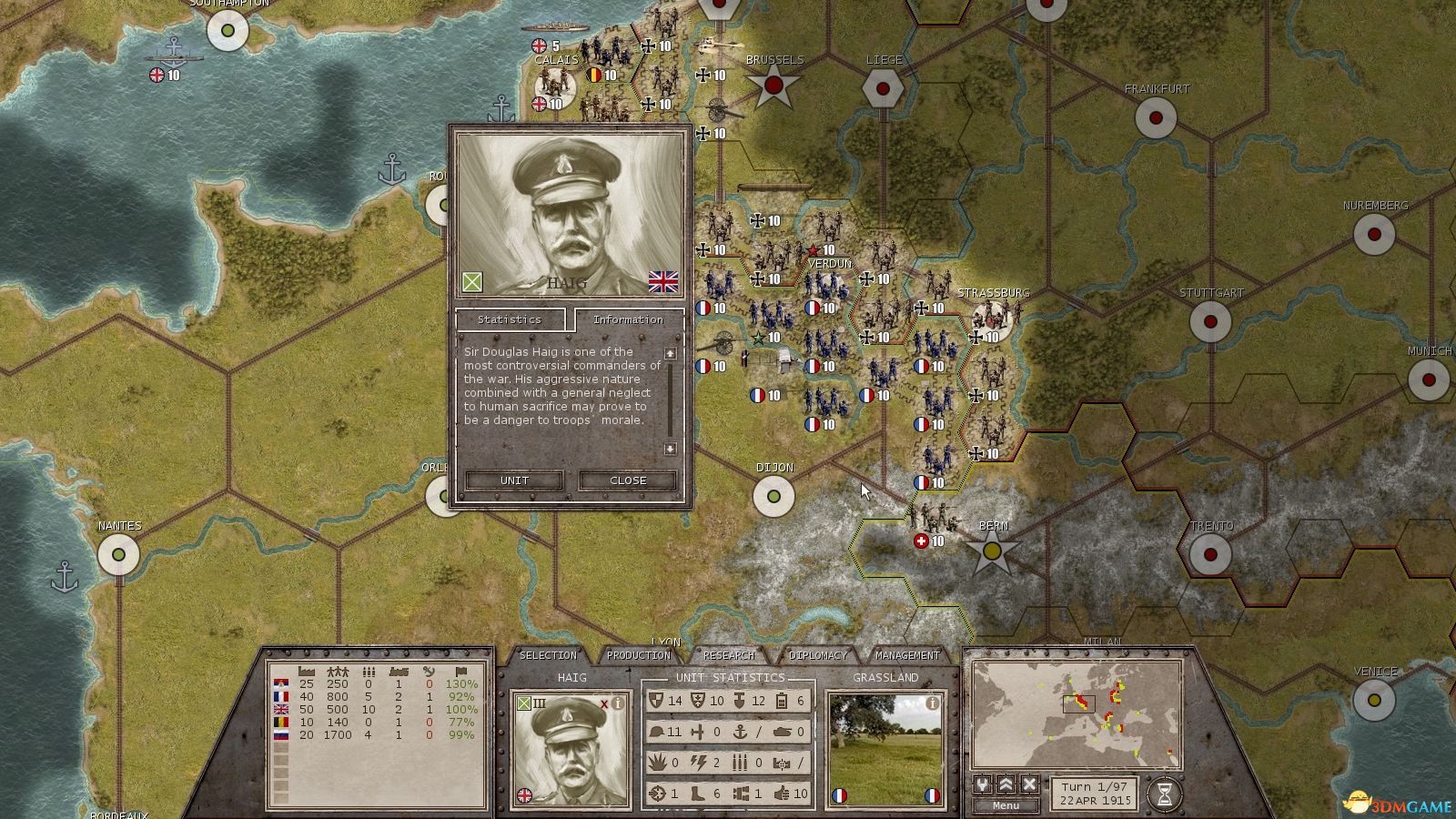Click the tank stat icon in Unit Statistics
Screen dimensions: 1456x819
point(783,733)
